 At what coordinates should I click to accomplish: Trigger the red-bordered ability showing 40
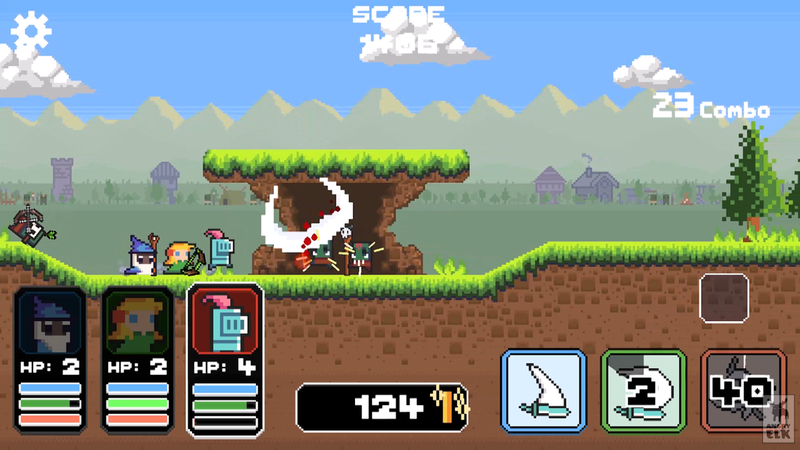click(741, 391)
